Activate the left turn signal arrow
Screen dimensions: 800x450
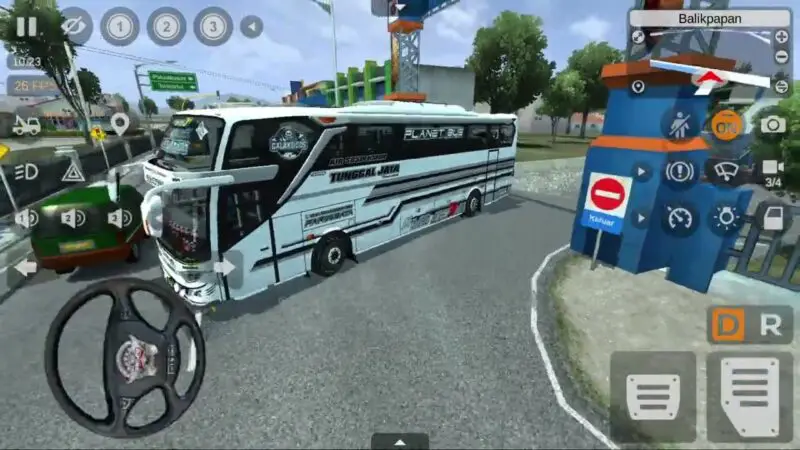(x=24, y=267)
